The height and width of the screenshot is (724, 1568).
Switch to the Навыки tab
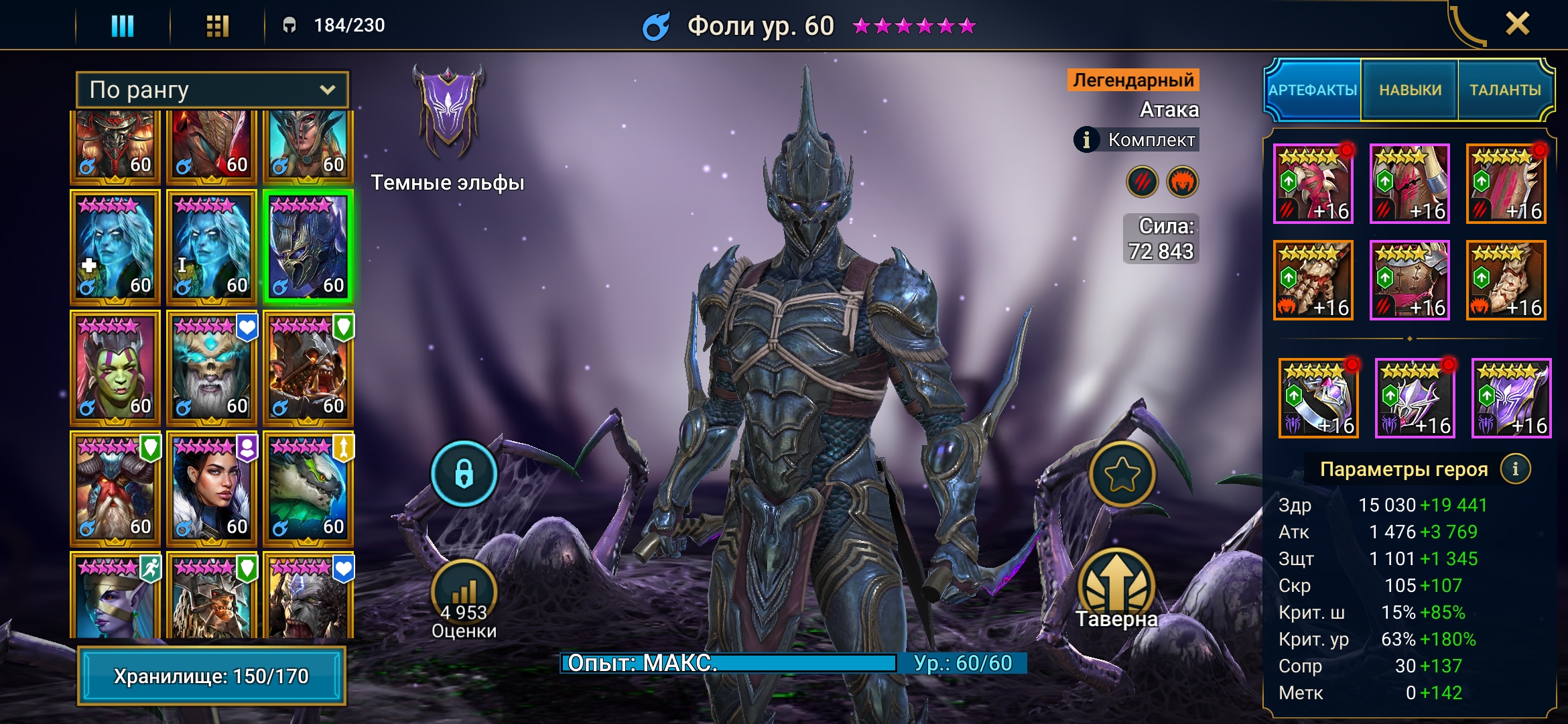[1410, 90]
